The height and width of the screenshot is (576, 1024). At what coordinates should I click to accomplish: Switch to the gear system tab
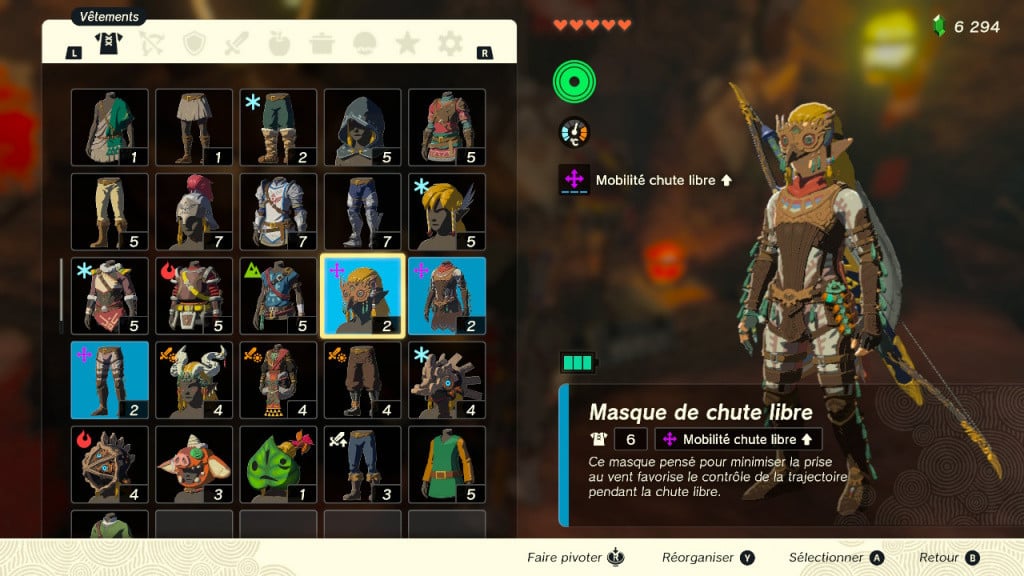(450, 43)
